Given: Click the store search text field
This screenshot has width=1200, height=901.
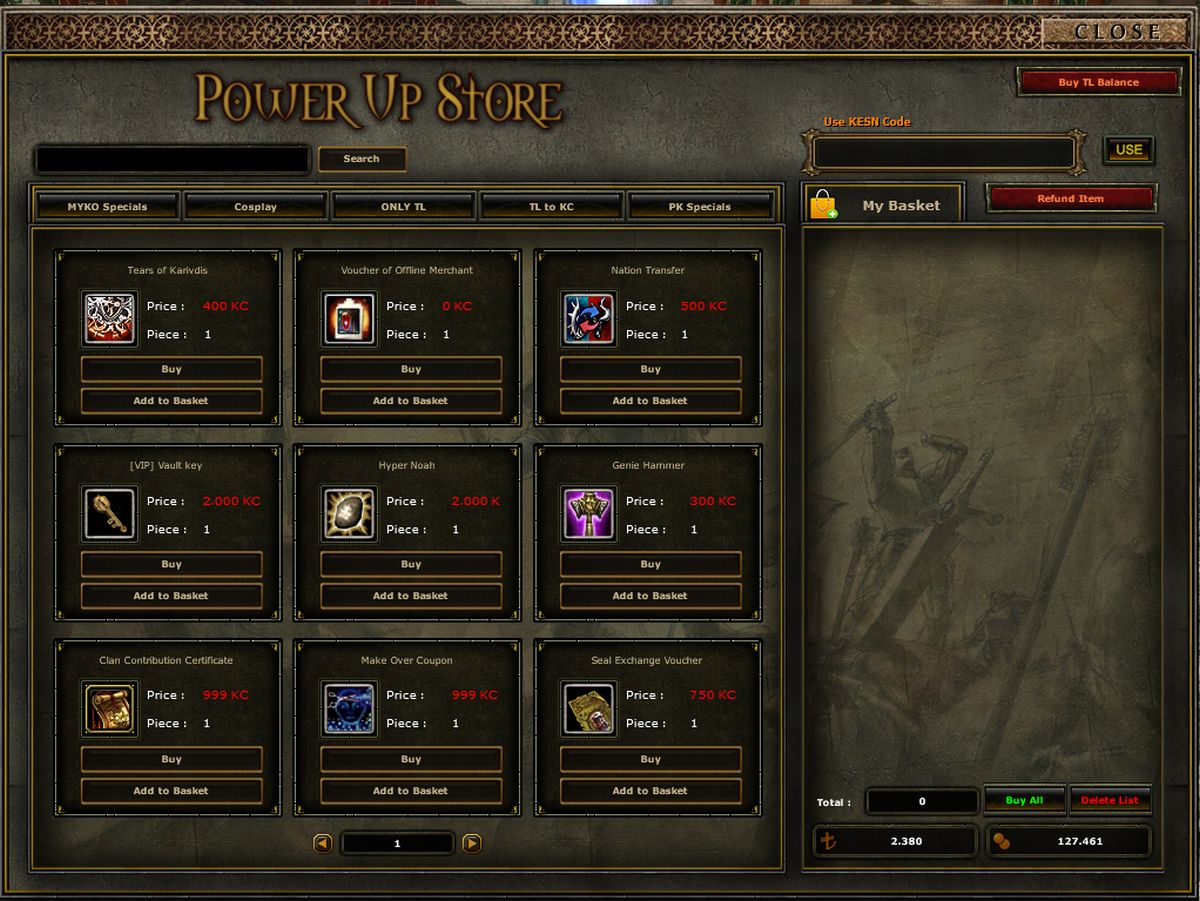Looking at the screenshot, I should coord(172,159).
